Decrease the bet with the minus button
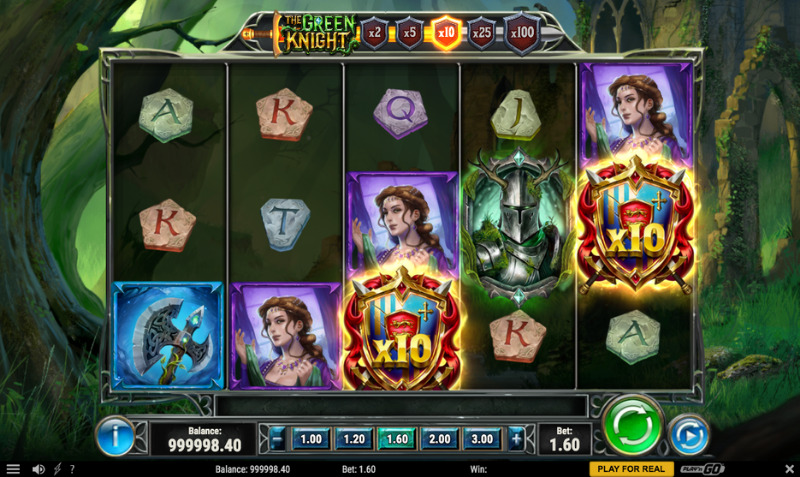This screenshot has width=800, height=477. click(x=277, y=438)
